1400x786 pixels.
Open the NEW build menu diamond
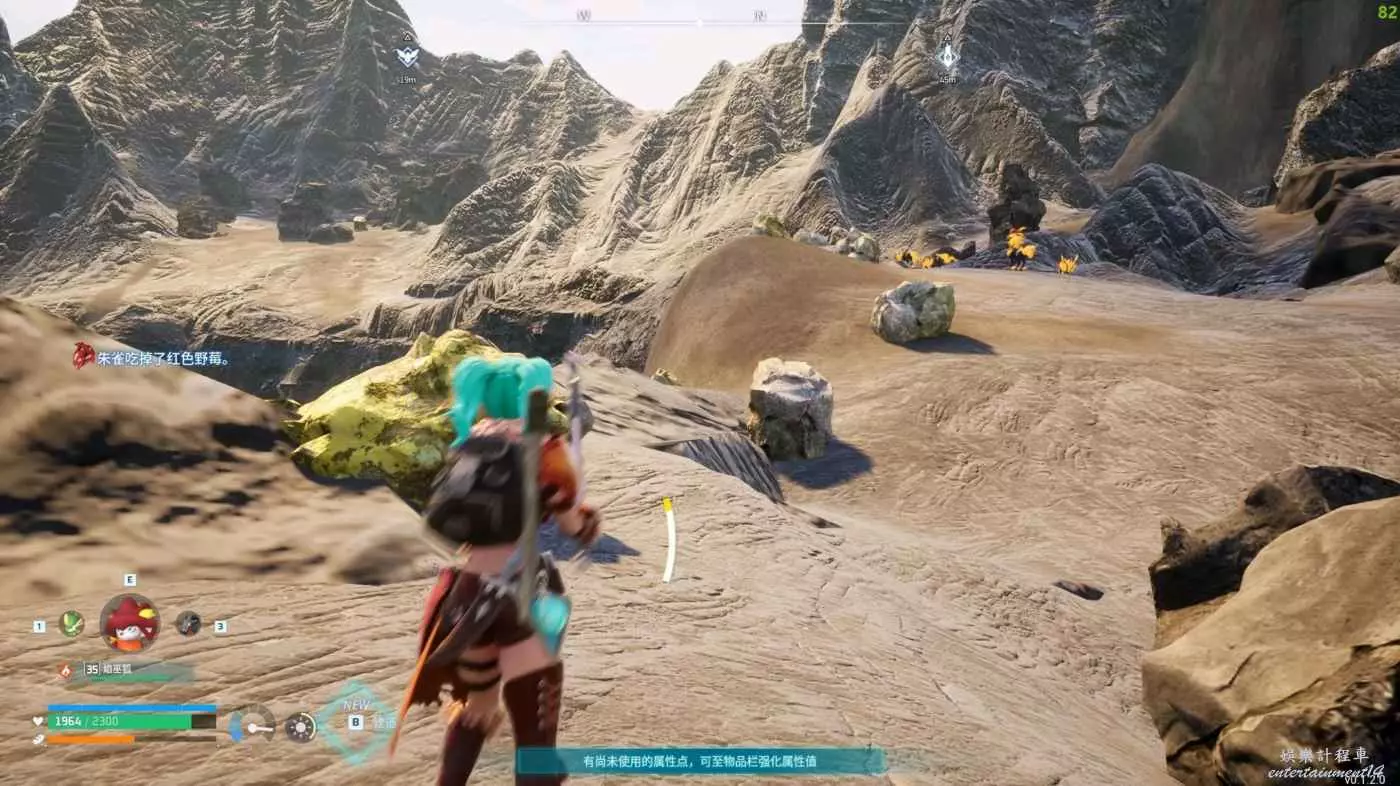pos(355,720)
